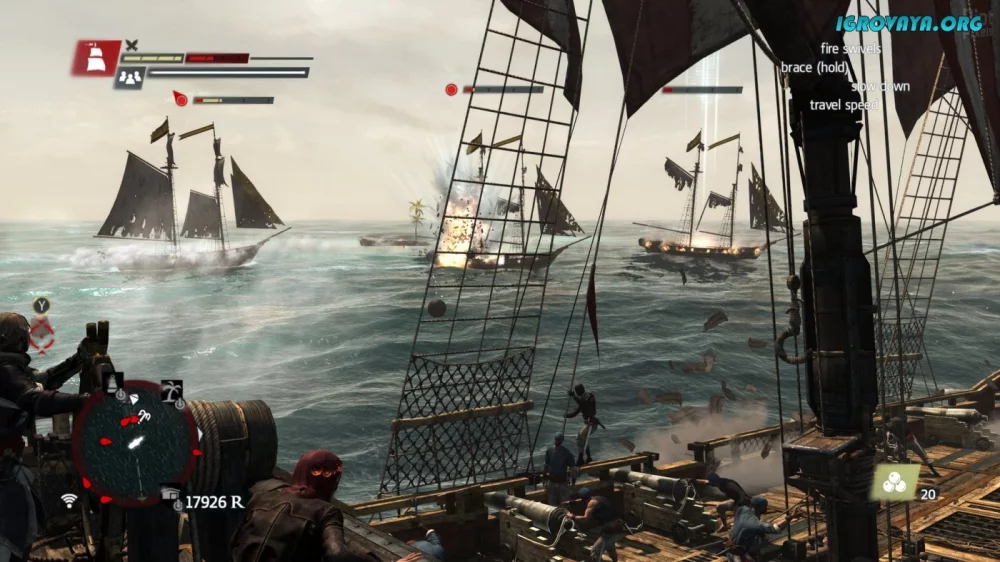
Task: Open the circular minimap
Action: tap(136, 441)
